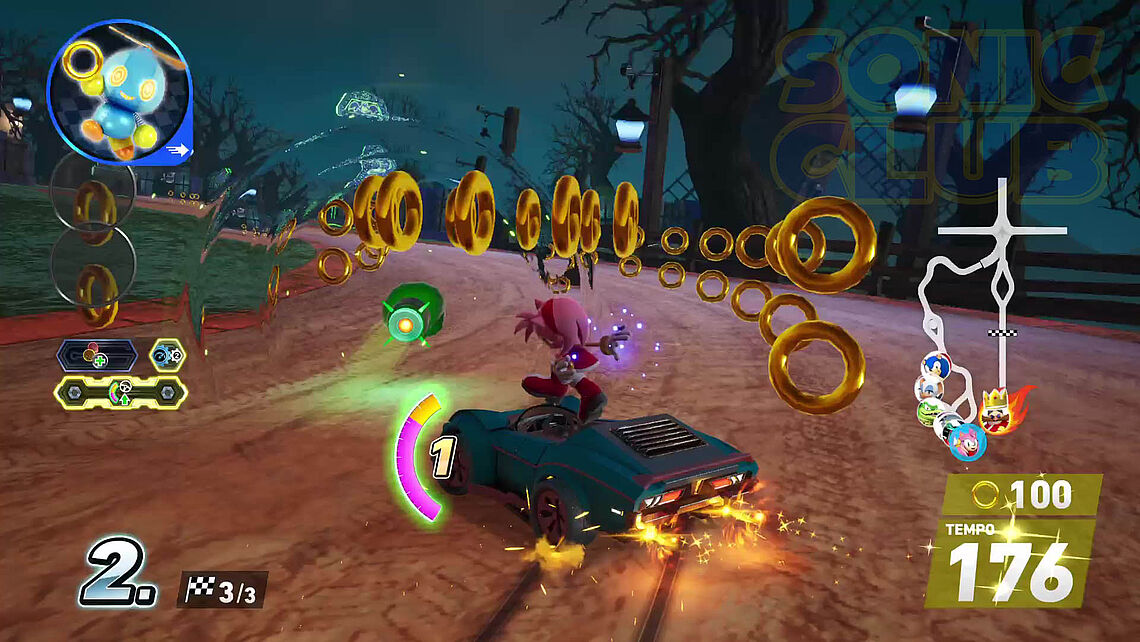Click the long yellow hexagonal gadget plate
1140x642 pixels.
click(x=120, y=392)
